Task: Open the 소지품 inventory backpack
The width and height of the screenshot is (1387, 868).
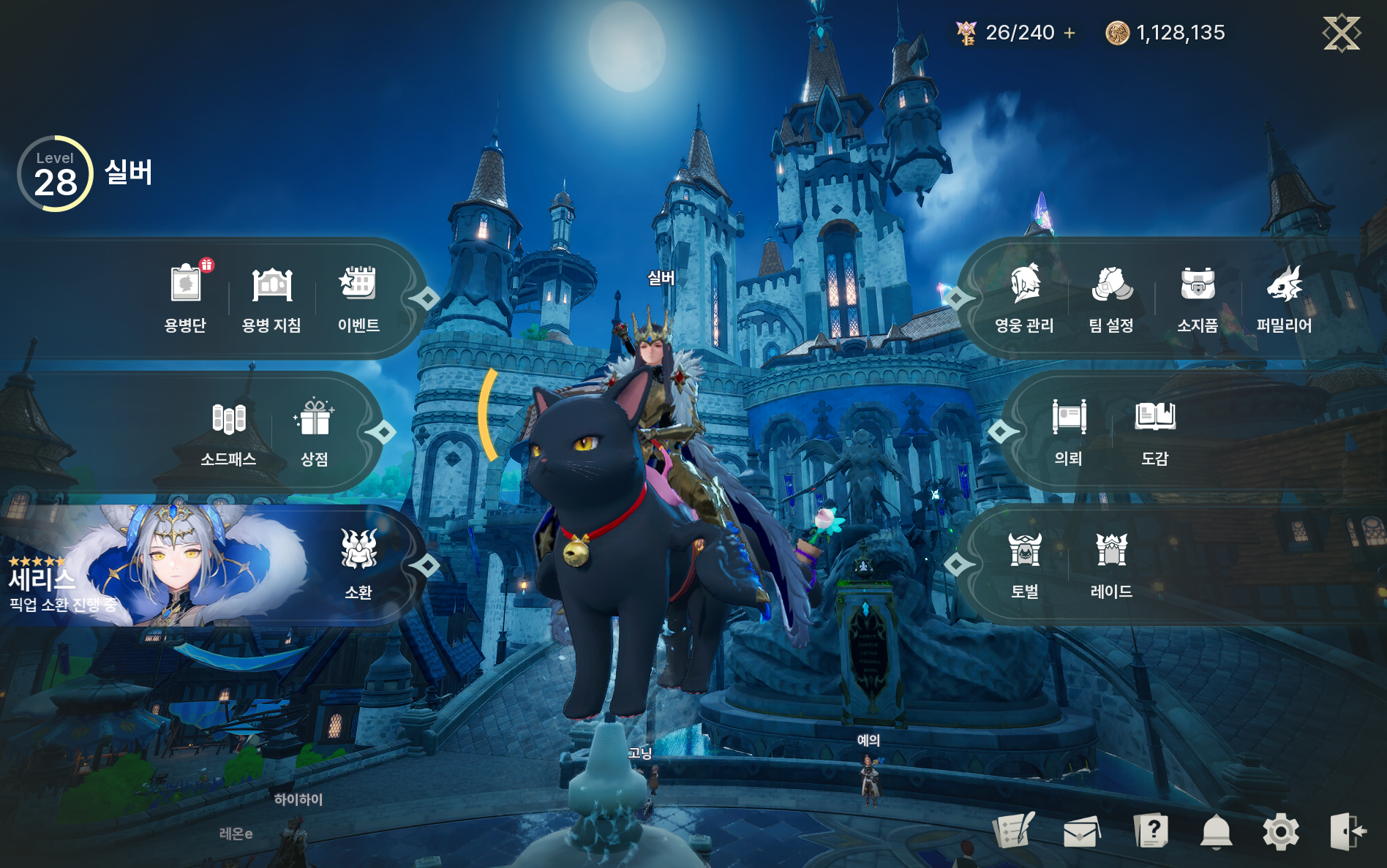Action: (1198, 297)
